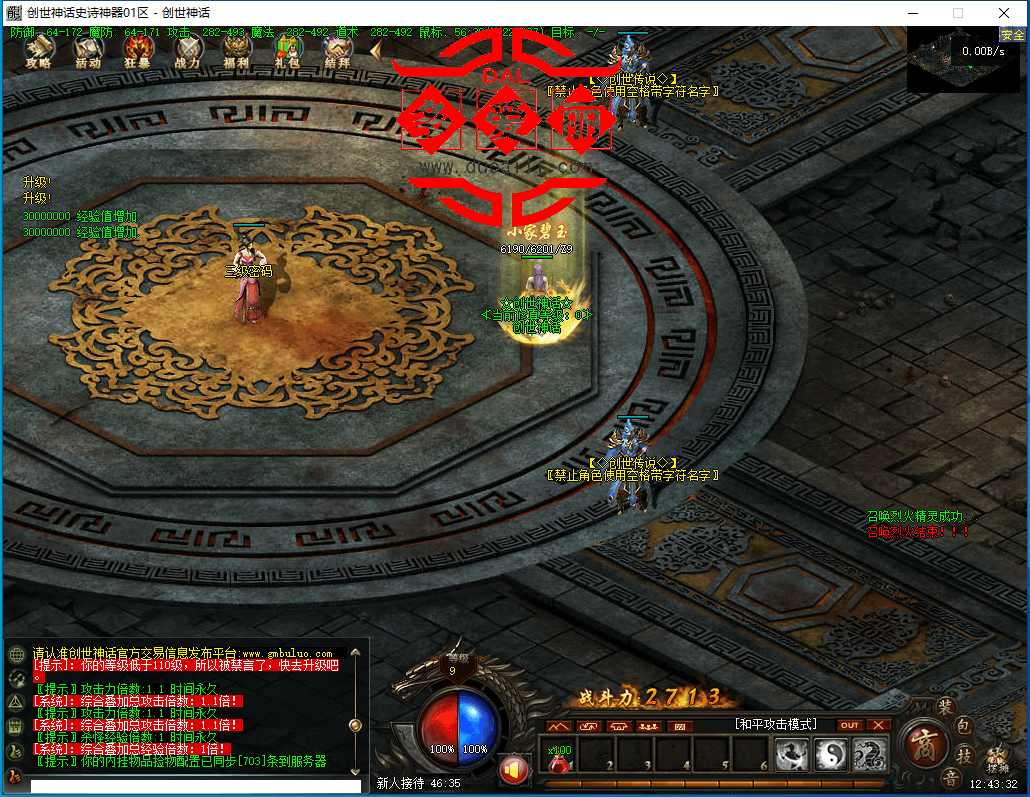Open the 福利 welfare icon
This screenshot has width=1030, height=797.
237,51
